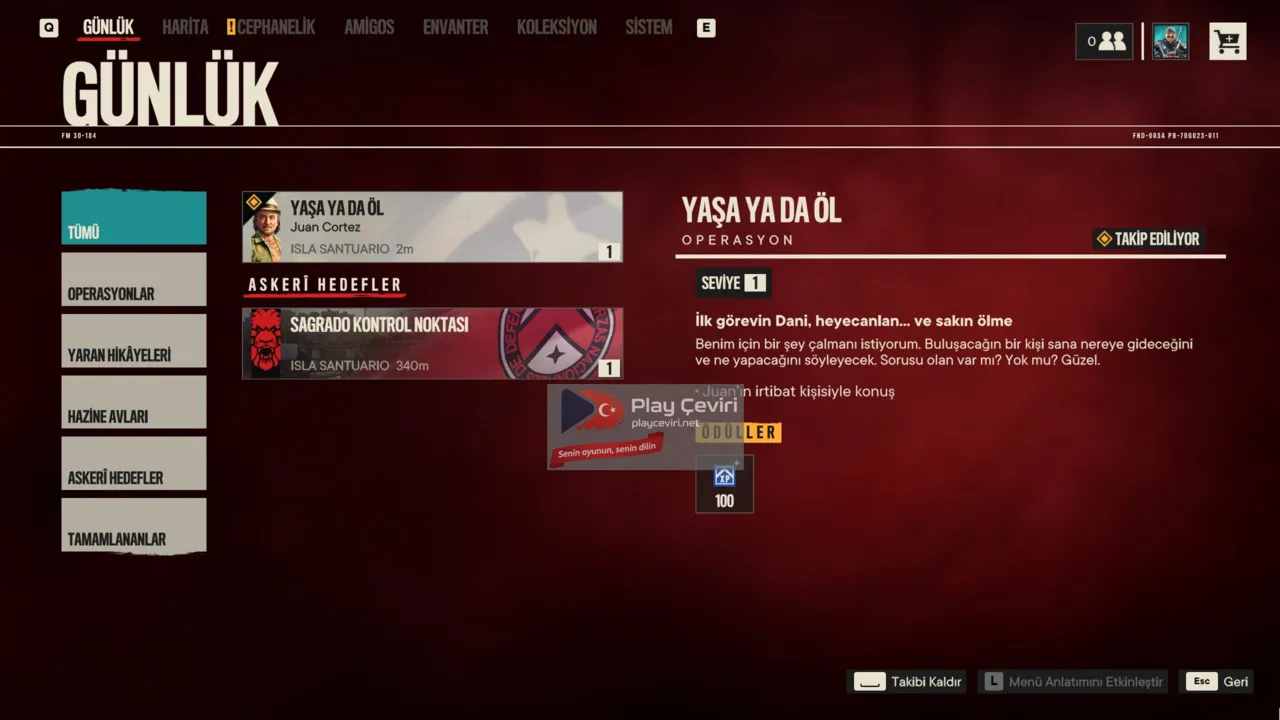The height and width of the screenshot is (720, 1280).
Task: Go to the Amigos tab
Action: pos(369,27)
